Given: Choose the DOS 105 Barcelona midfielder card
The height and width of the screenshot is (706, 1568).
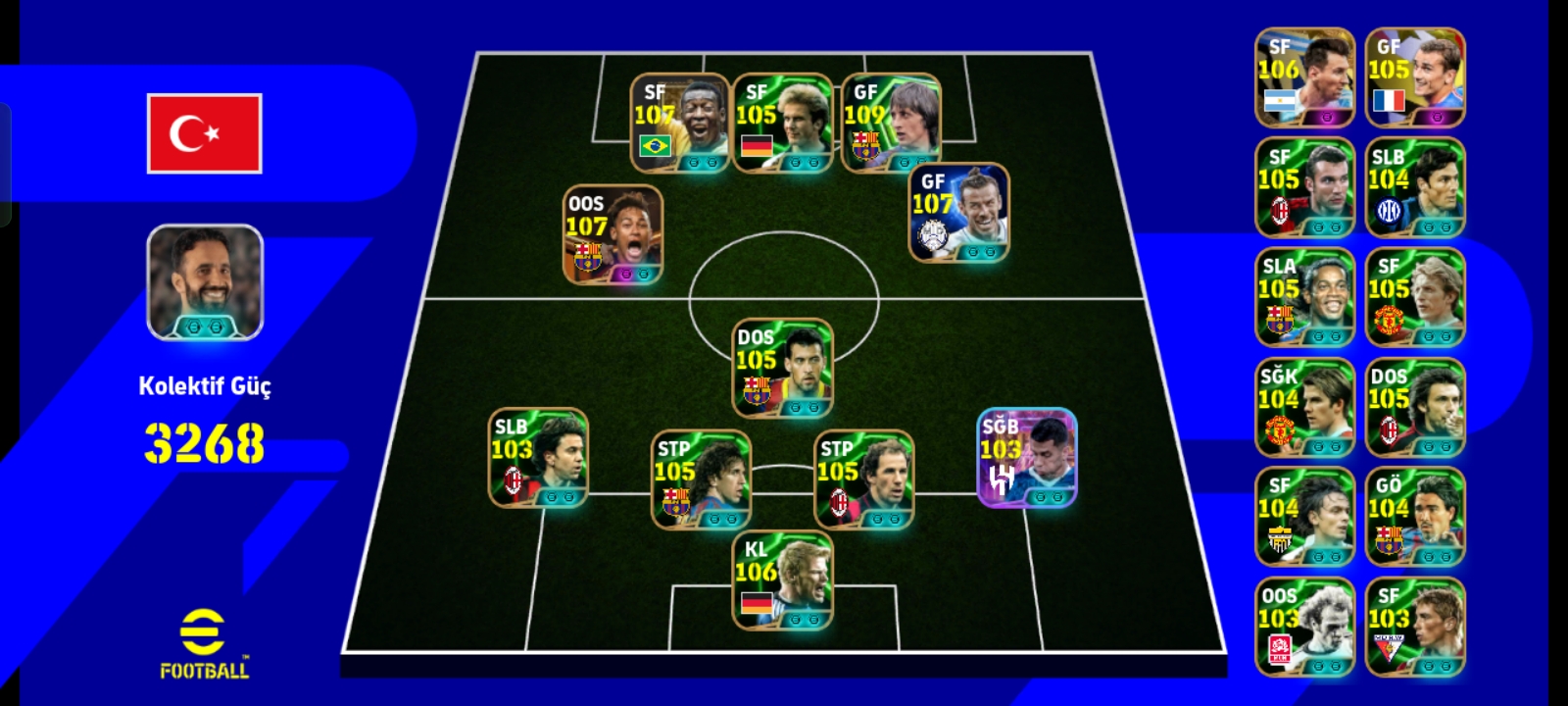Looking at the screenshot, I should point(782,368).
